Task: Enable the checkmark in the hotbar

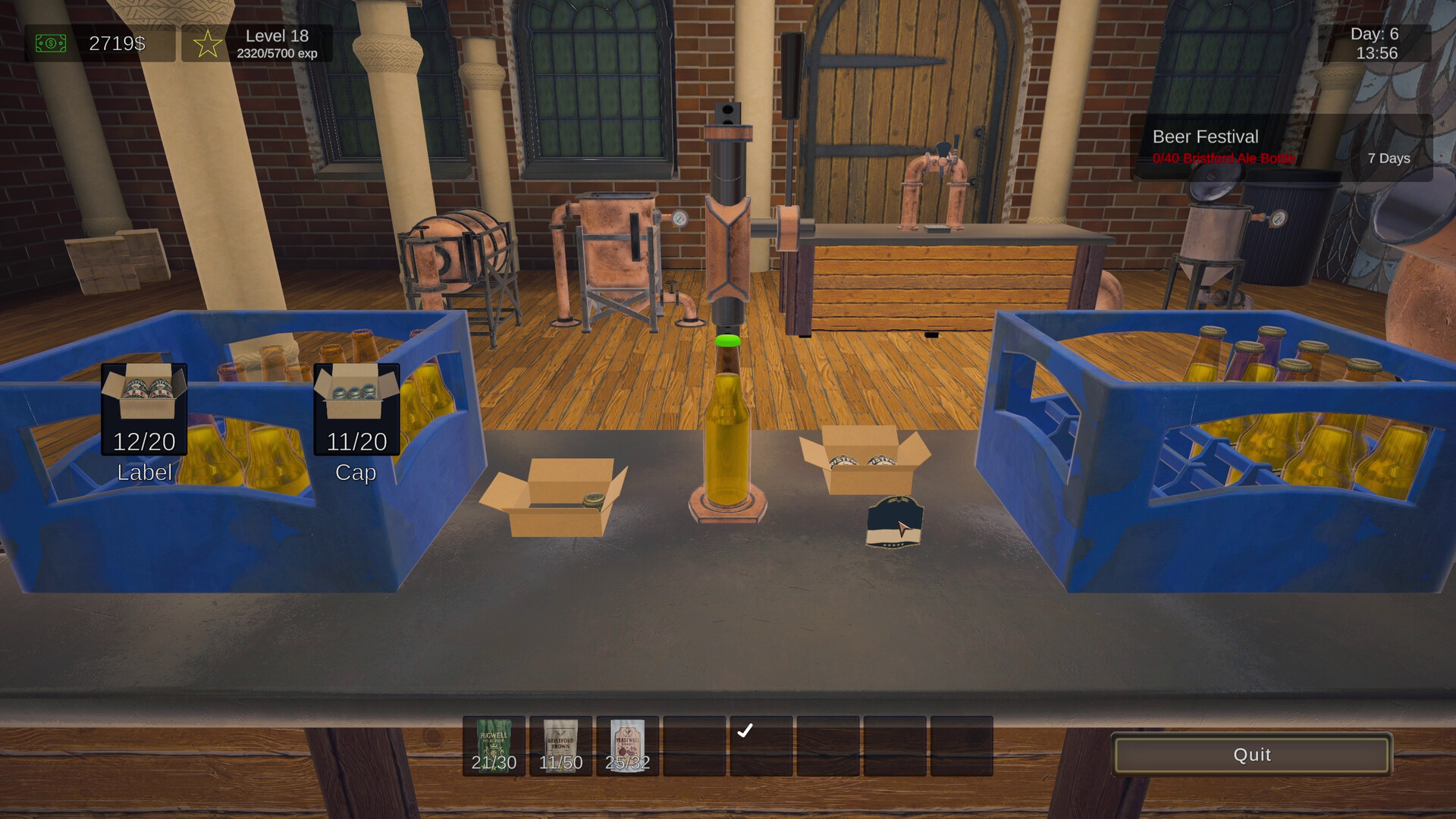Action: tap(747, 730)
